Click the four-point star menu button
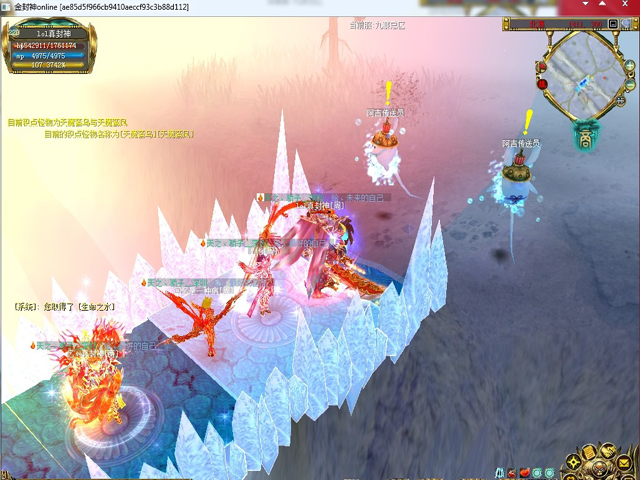Viewport: 640px width, 480px height. pos(574,460)
